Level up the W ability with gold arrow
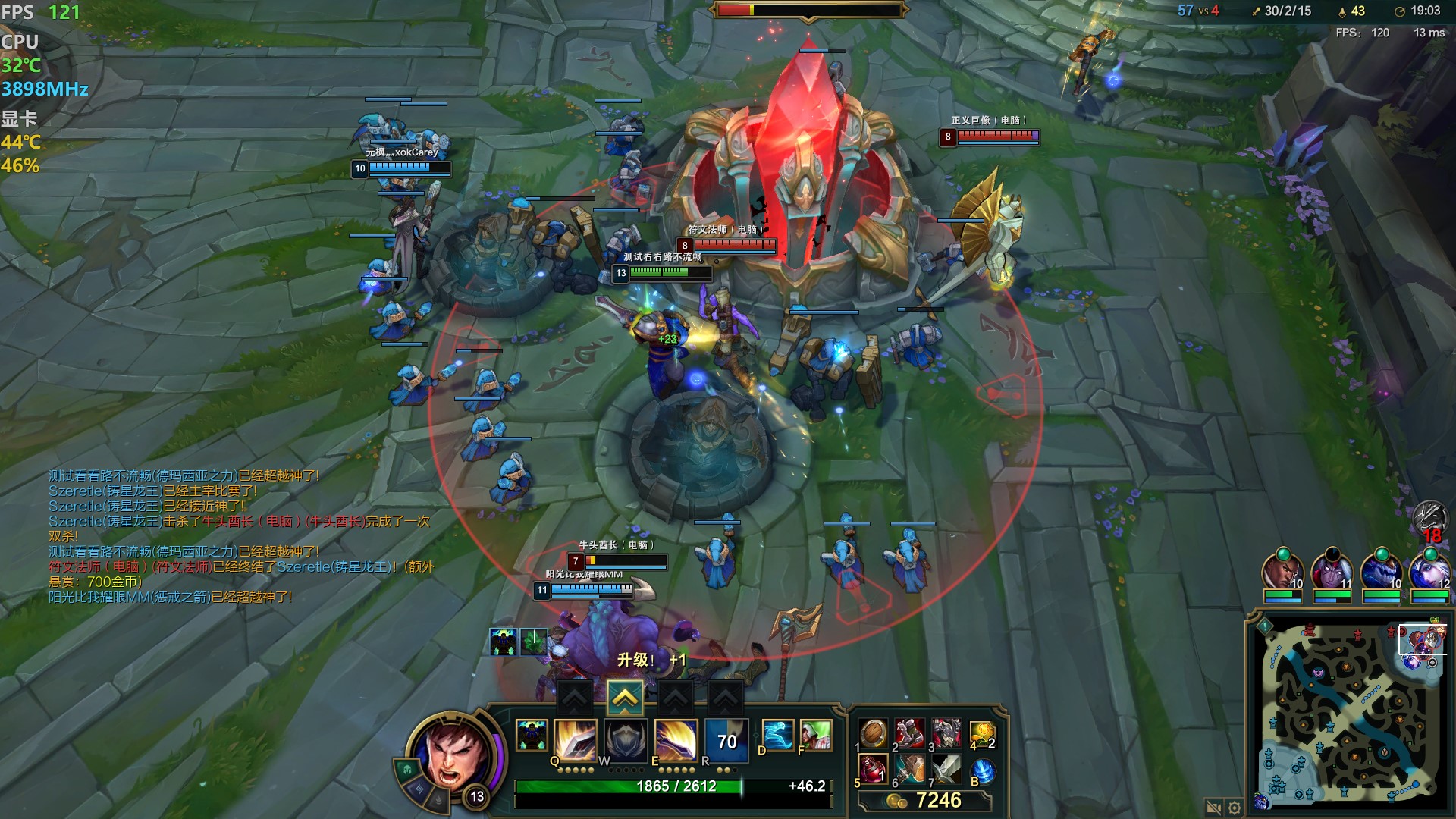Screen dimensions: 1456x819 click(625, 698)
